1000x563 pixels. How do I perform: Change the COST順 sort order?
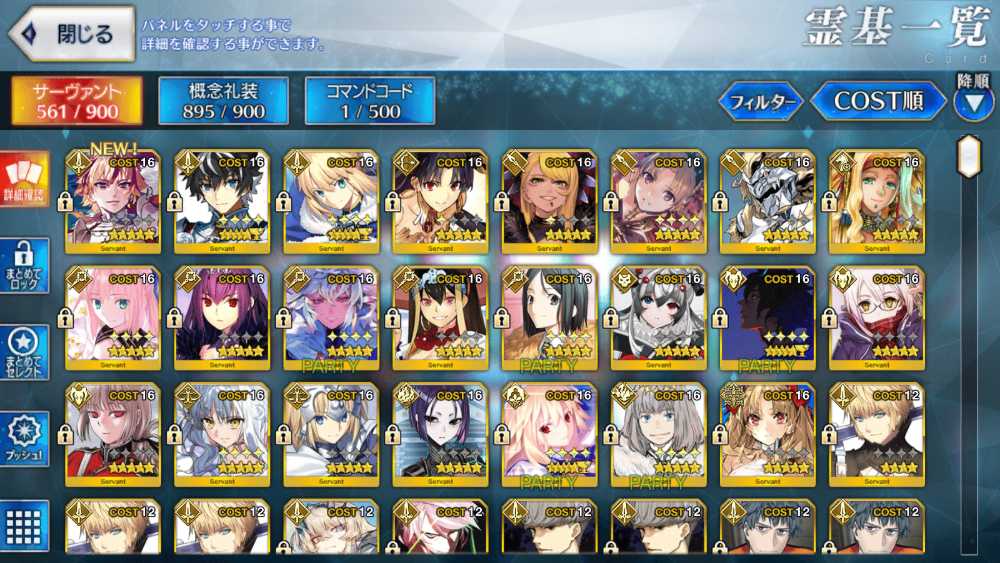point(877,102)
